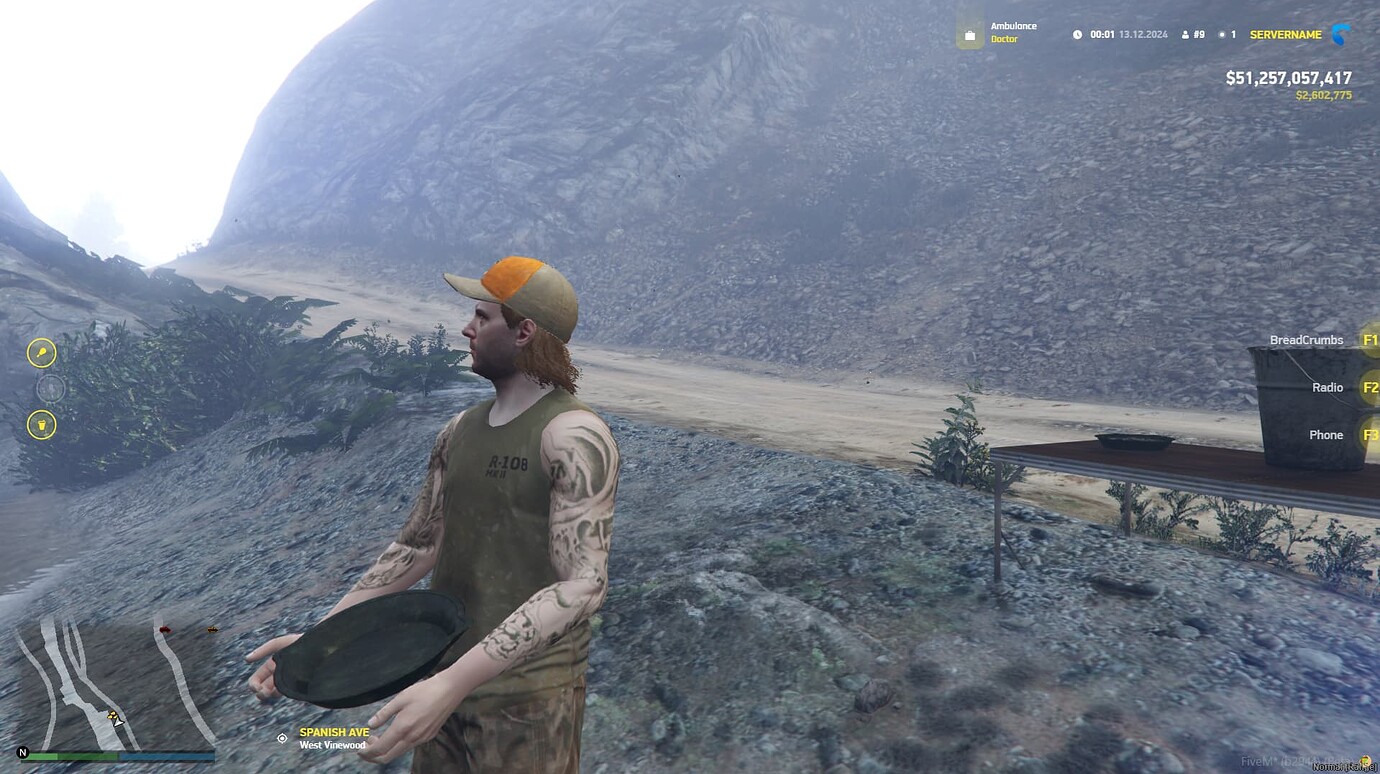Click the yellow trash can icon

[42, 425]
